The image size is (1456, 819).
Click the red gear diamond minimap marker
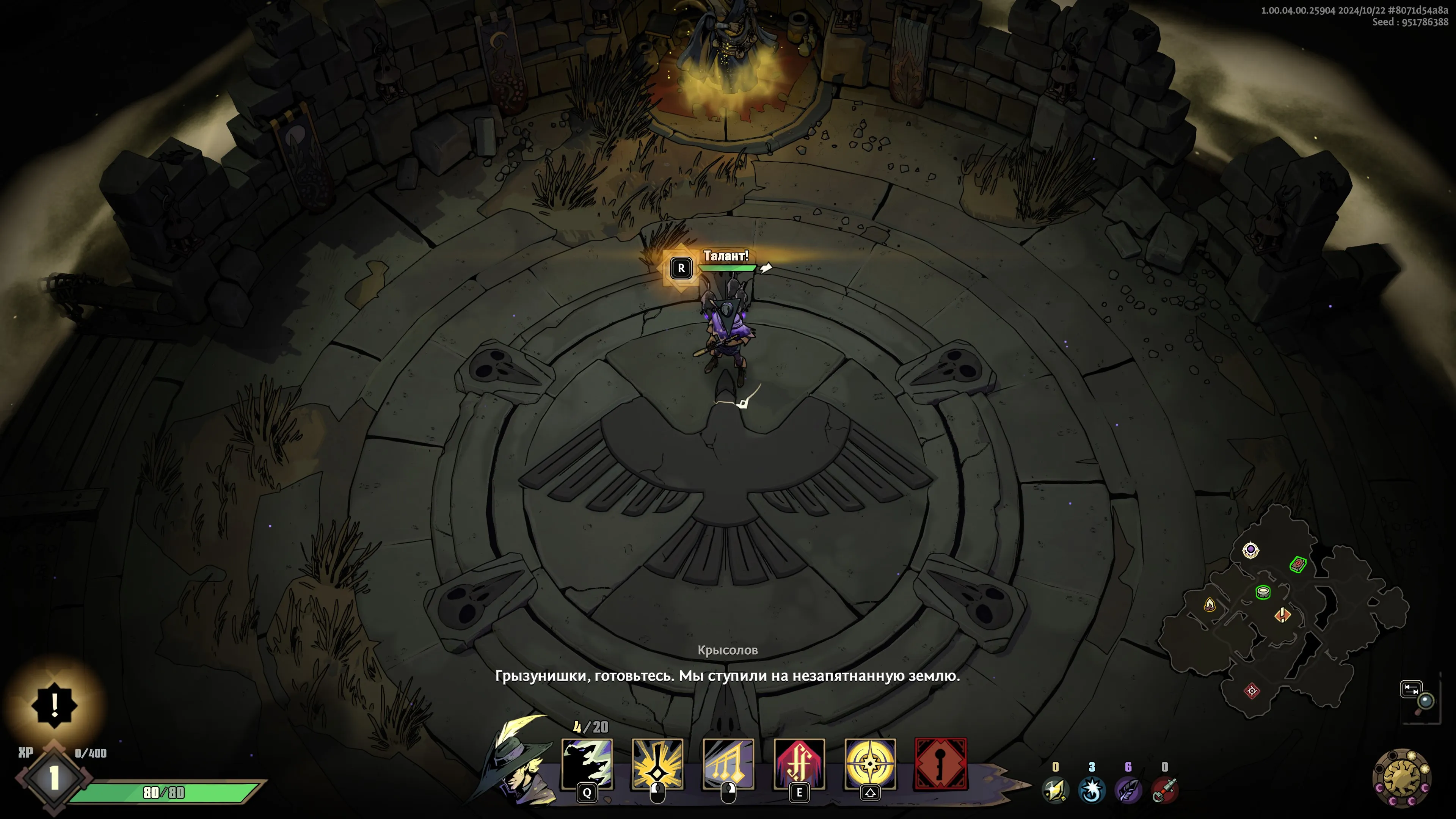click(1252, 691)
